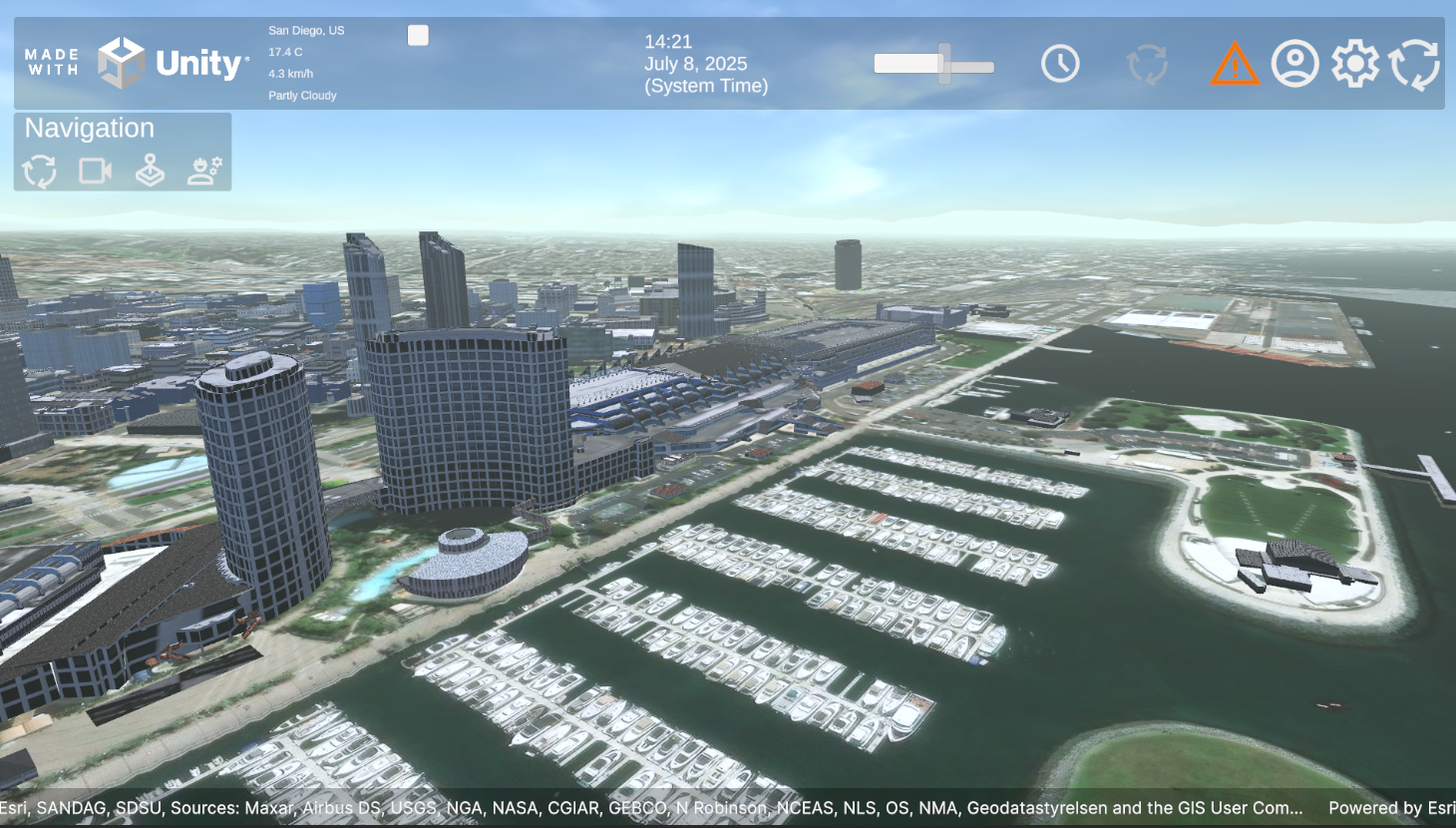Click the Esri attribution text at bottom
Screen dimensions: 1456x828
click(x=648, y=808)
